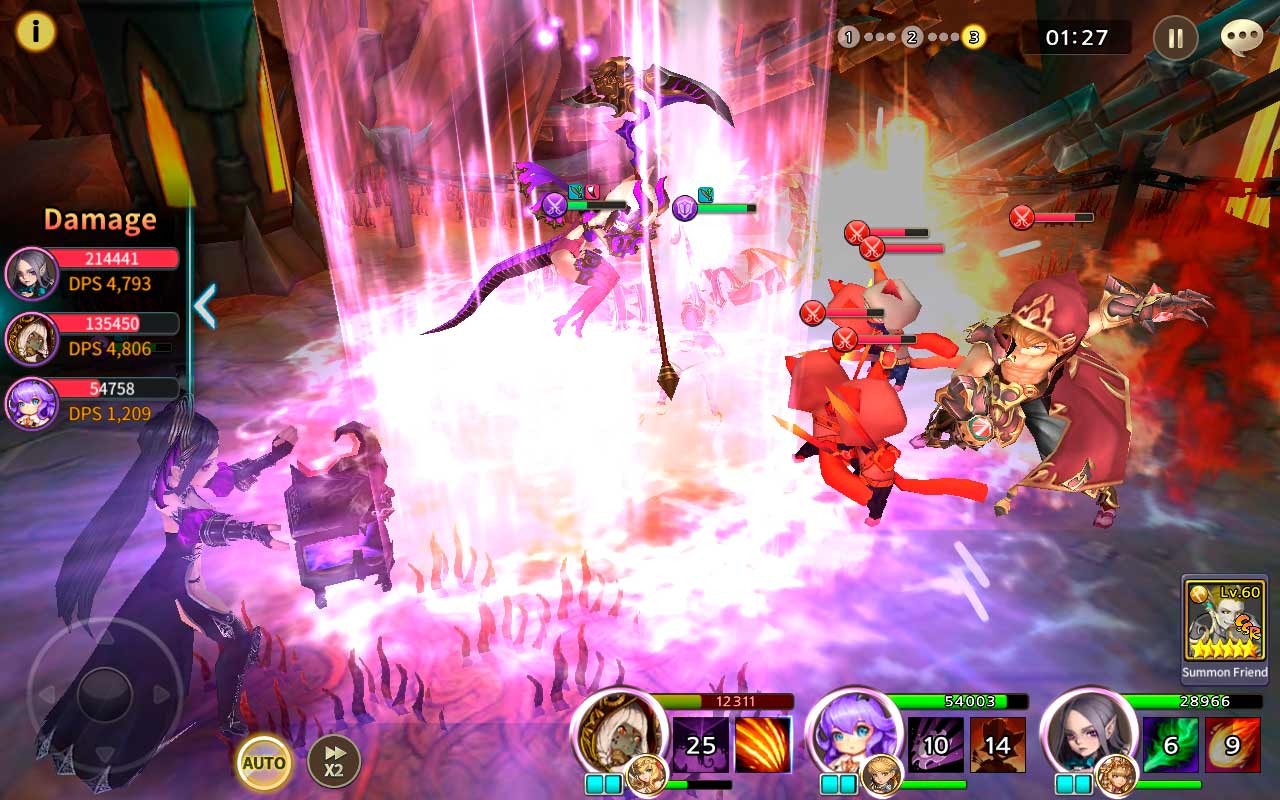Select the 54758 damage row portrait
Viewport: 1280px width, 800px height.
[31, 402]
